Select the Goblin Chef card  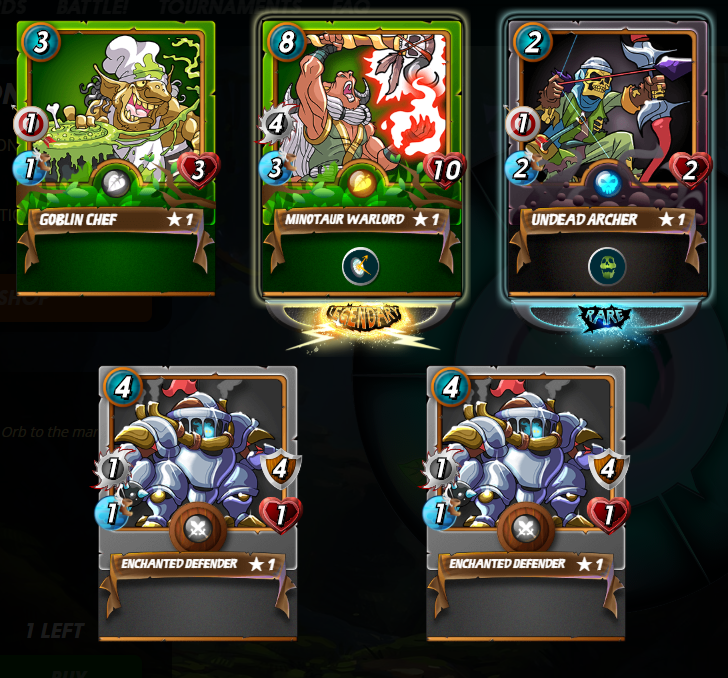pos(115,150)
